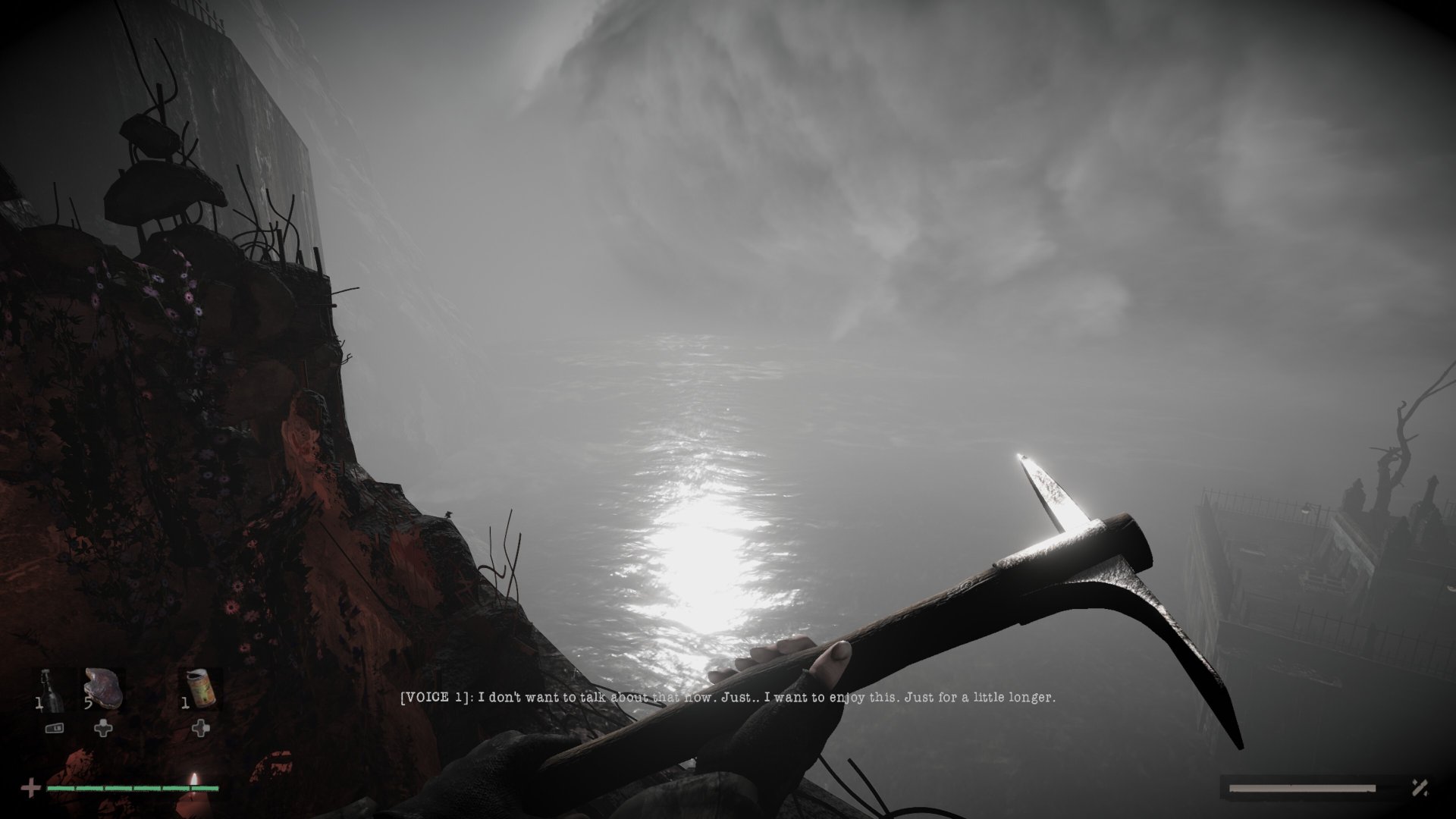
Task: Click the battery icon below the bottle slot
Action: 55,729
